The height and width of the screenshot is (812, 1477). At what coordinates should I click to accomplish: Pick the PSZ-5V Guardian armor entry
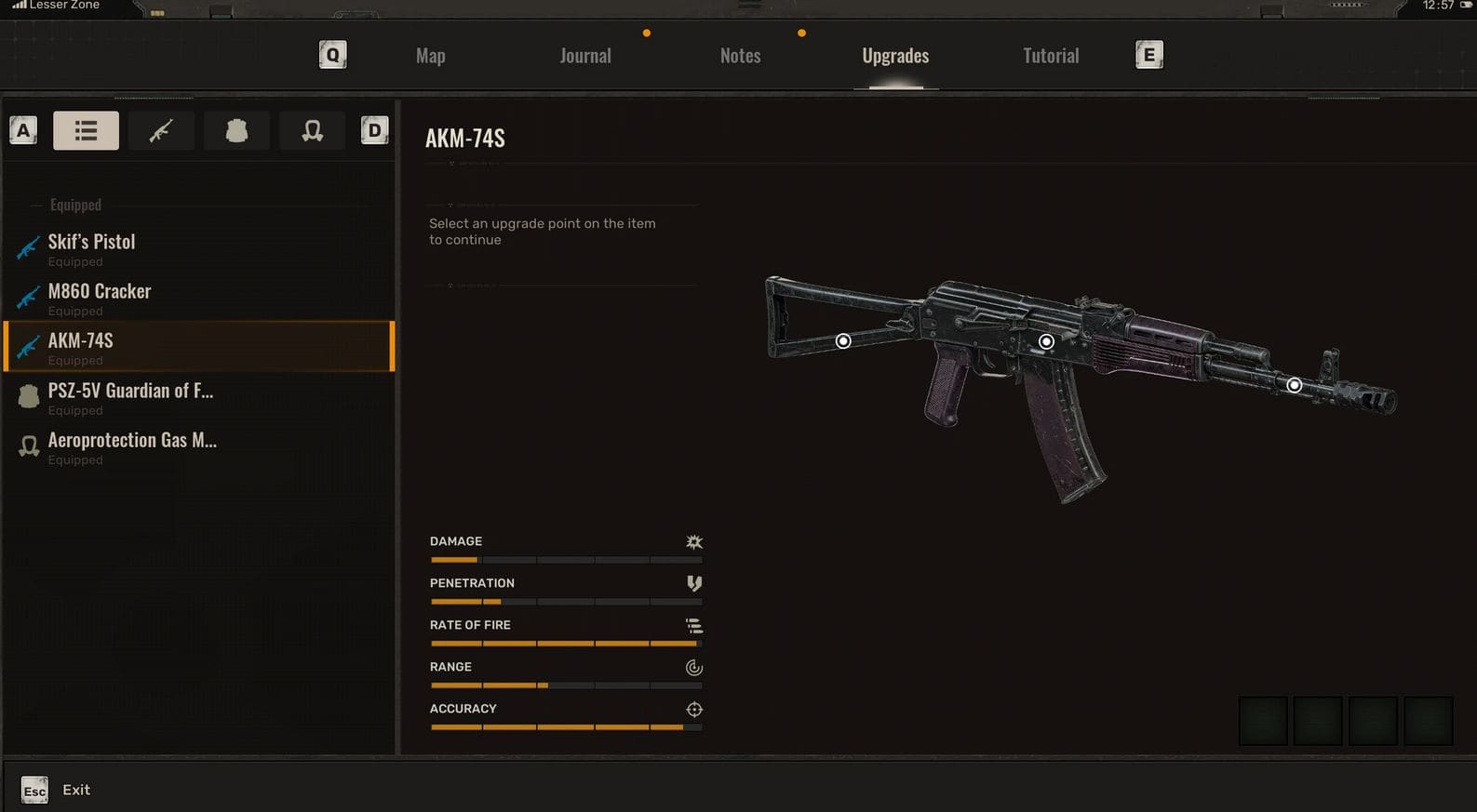coord(130,396)
